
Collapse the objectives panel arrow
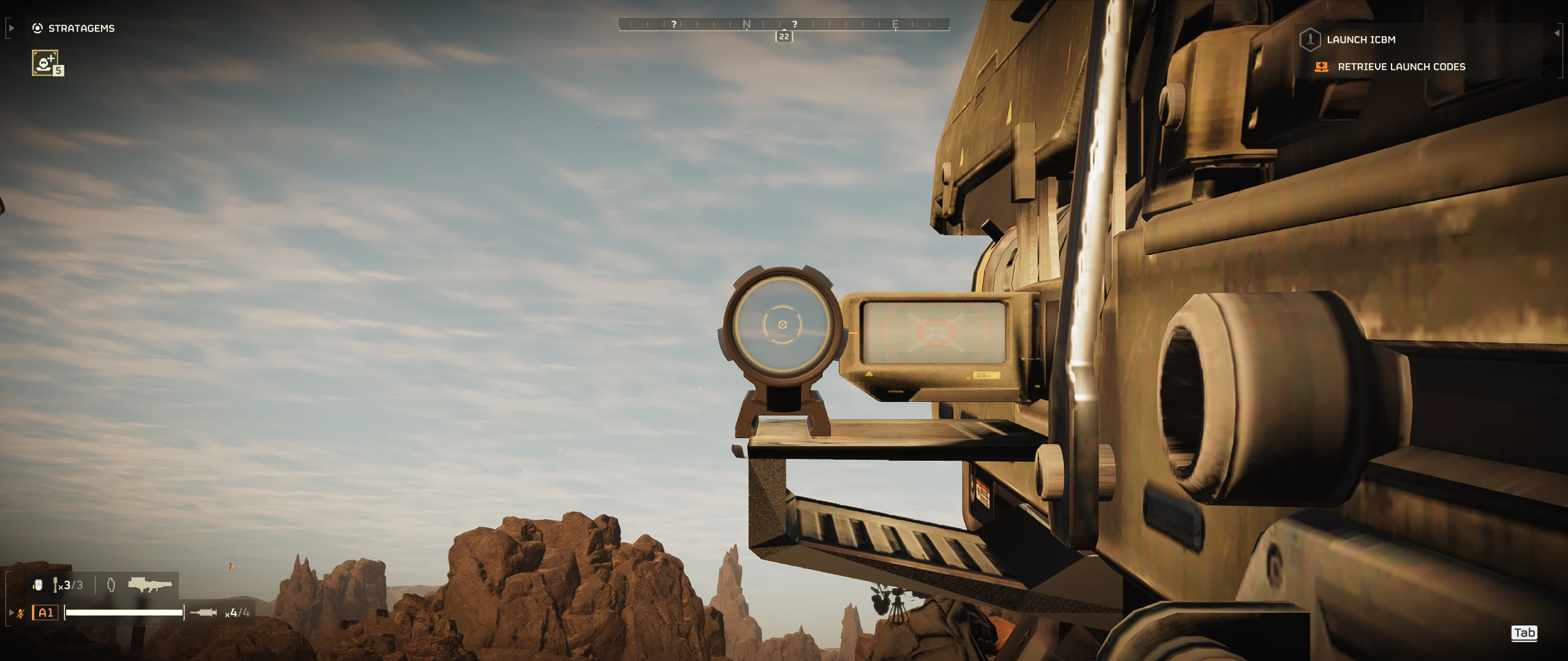1557,33
